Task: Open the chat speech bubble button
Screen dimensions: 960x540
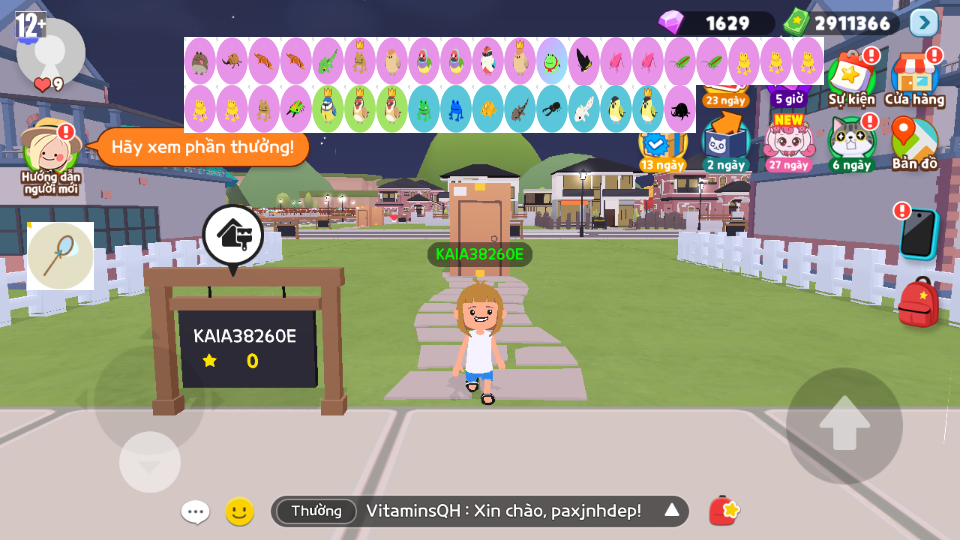Action: [x=195, y=512]
